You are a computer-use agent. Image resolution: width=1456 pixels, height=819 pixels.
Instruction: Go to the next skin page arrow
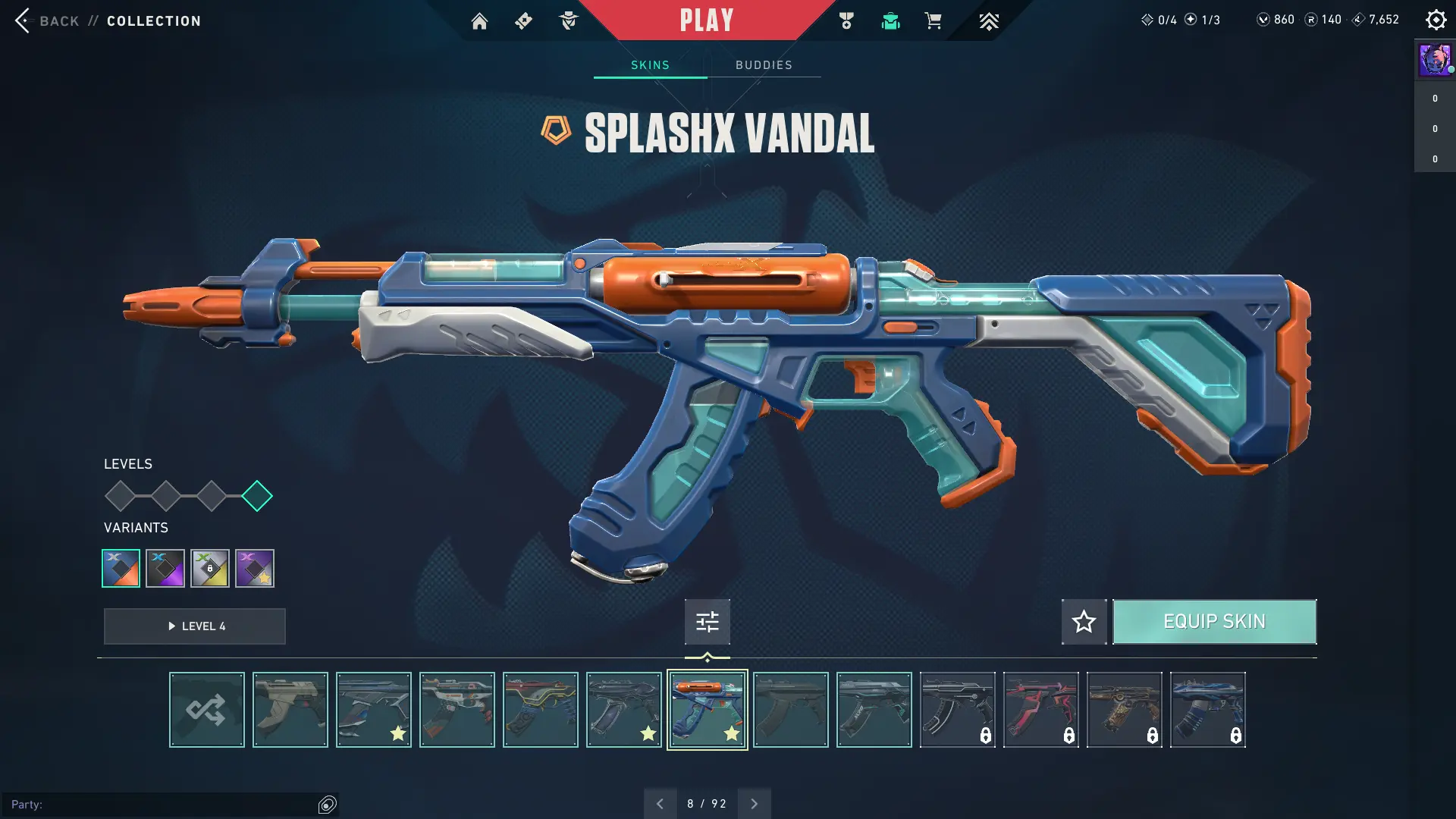[754, 804]
